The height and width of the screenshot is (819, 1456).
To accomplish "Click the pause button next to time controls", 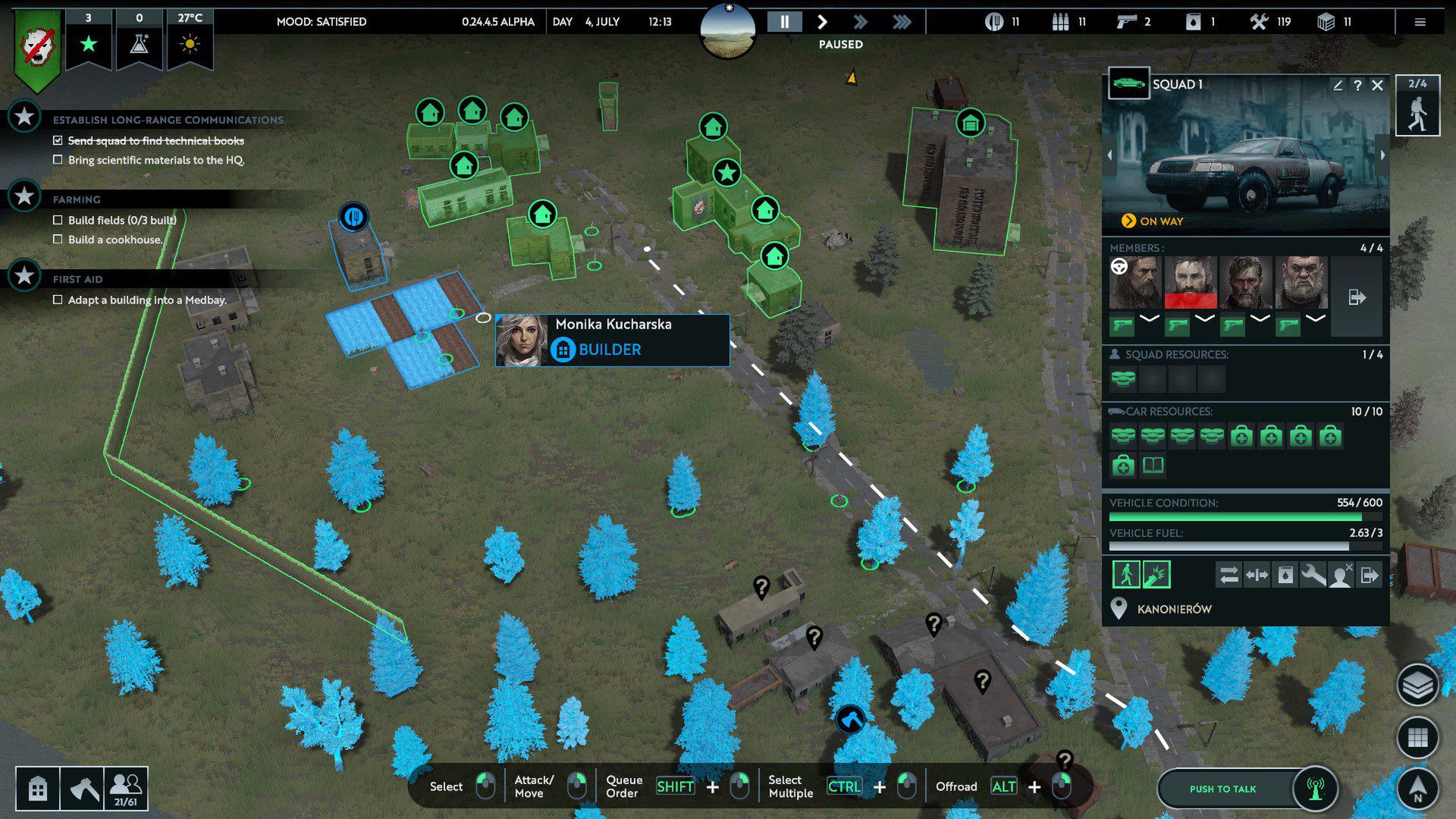I will coord(785,21).
